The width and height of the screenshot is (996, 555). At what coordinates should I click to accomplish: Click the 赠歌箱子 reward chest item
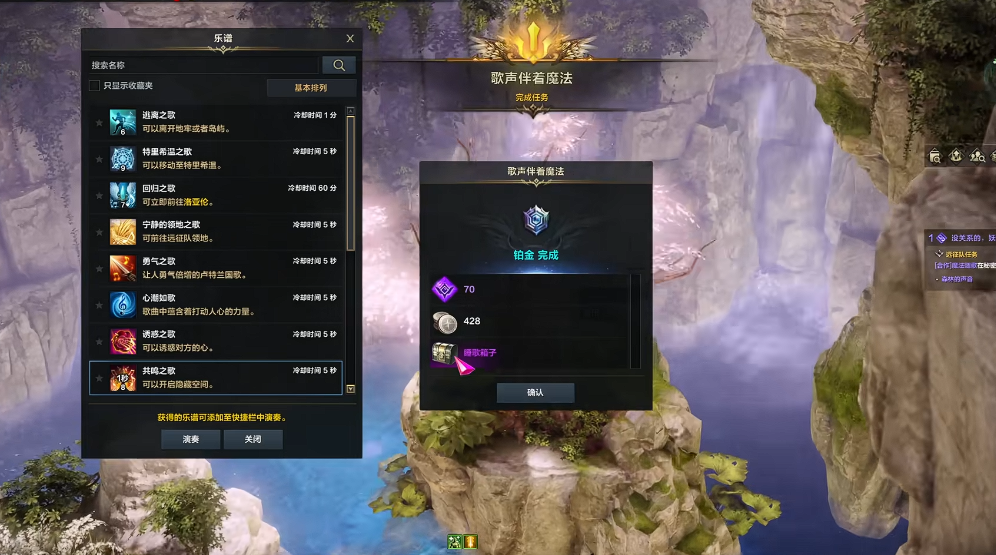[x=445, y=353]
